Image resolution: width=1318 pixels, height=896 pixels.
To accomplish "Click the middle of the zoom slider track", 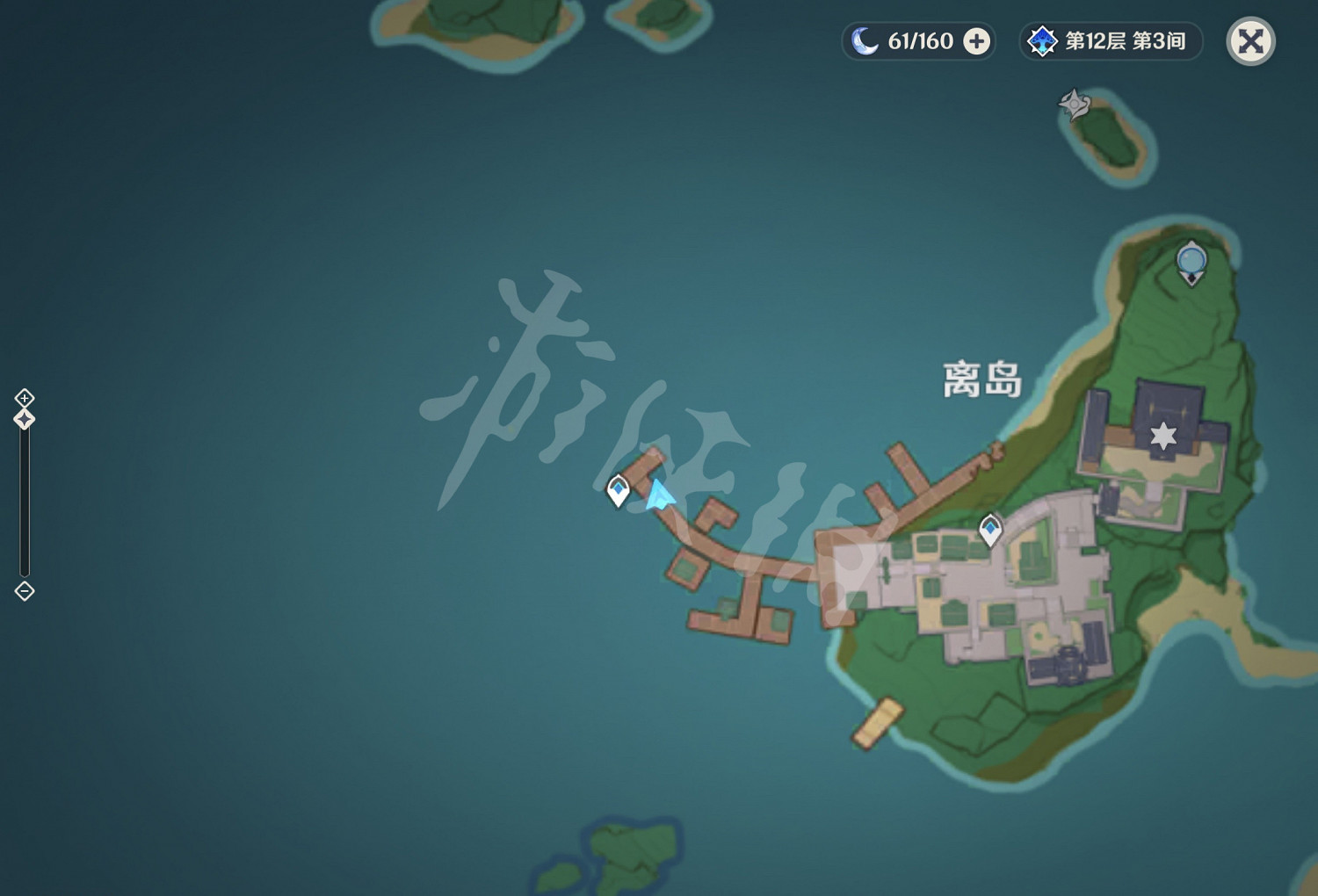I will (x=24, y=501).
